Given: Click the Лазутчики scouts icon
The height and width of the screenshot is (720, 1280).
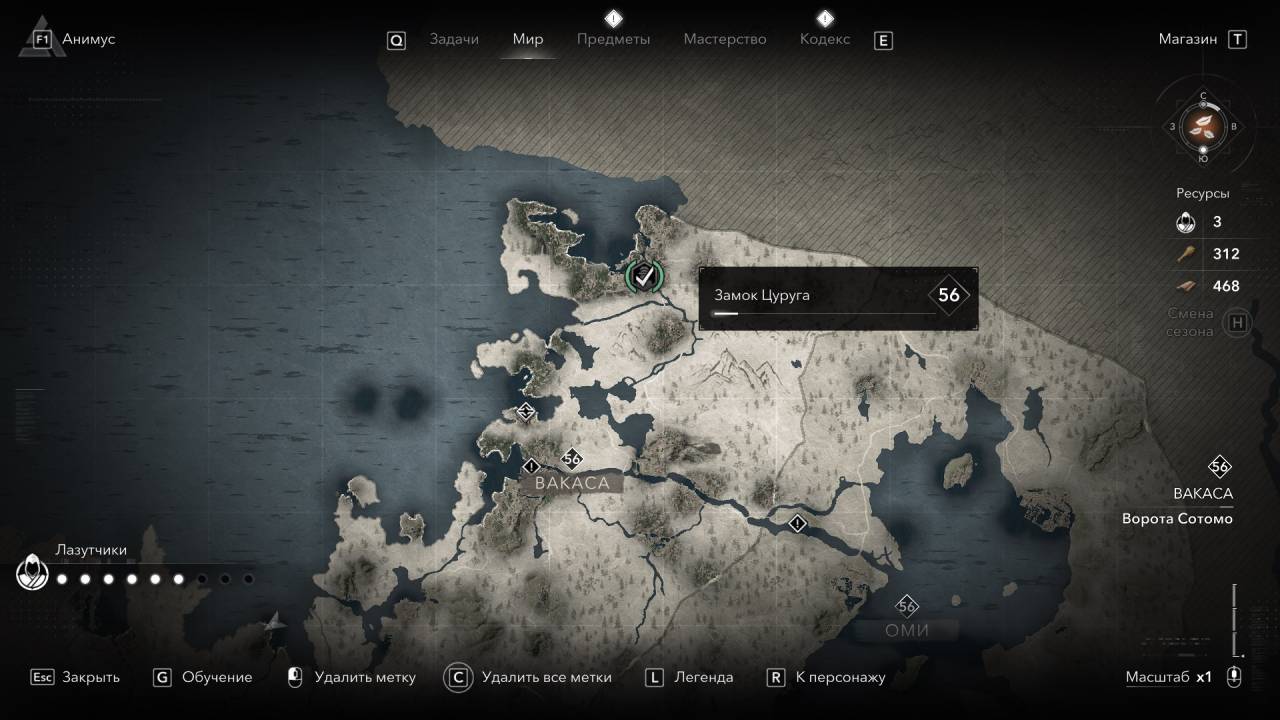Looking at the screenshot, I should pyautogui.click(x=32, y=573).
